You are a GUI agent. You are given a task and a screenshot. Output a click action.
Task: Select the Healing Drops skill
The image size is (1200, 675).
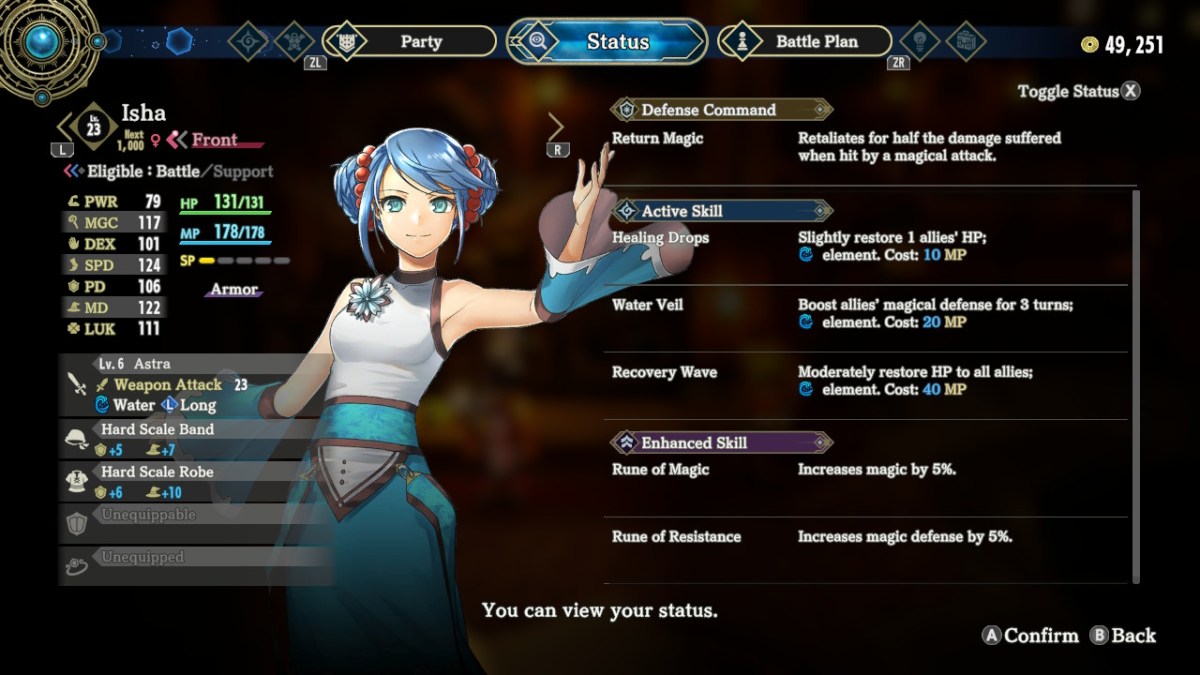pyautogui.click(x=661, y=238)
